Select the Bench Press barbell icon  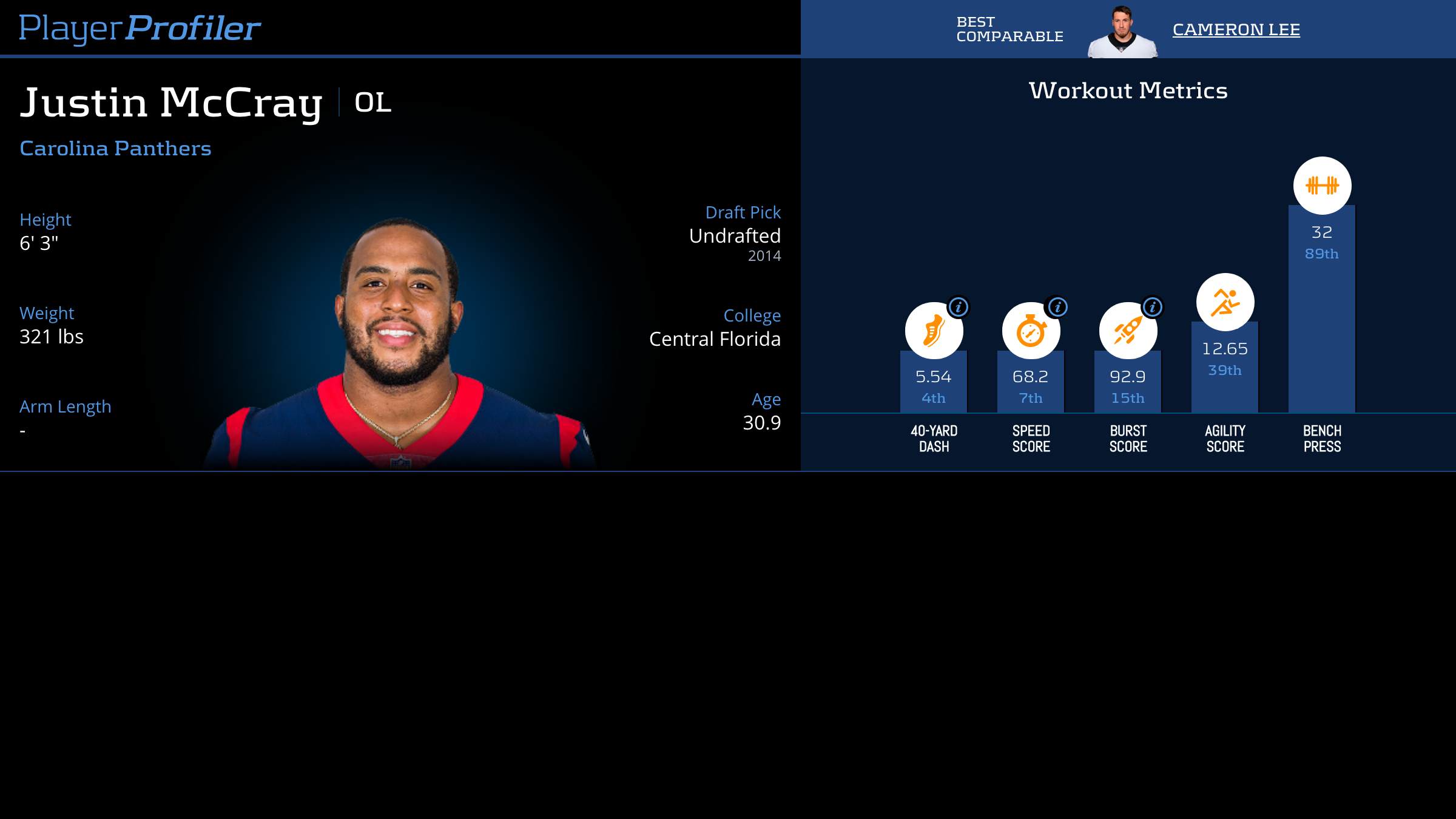tap(1322, 186)
